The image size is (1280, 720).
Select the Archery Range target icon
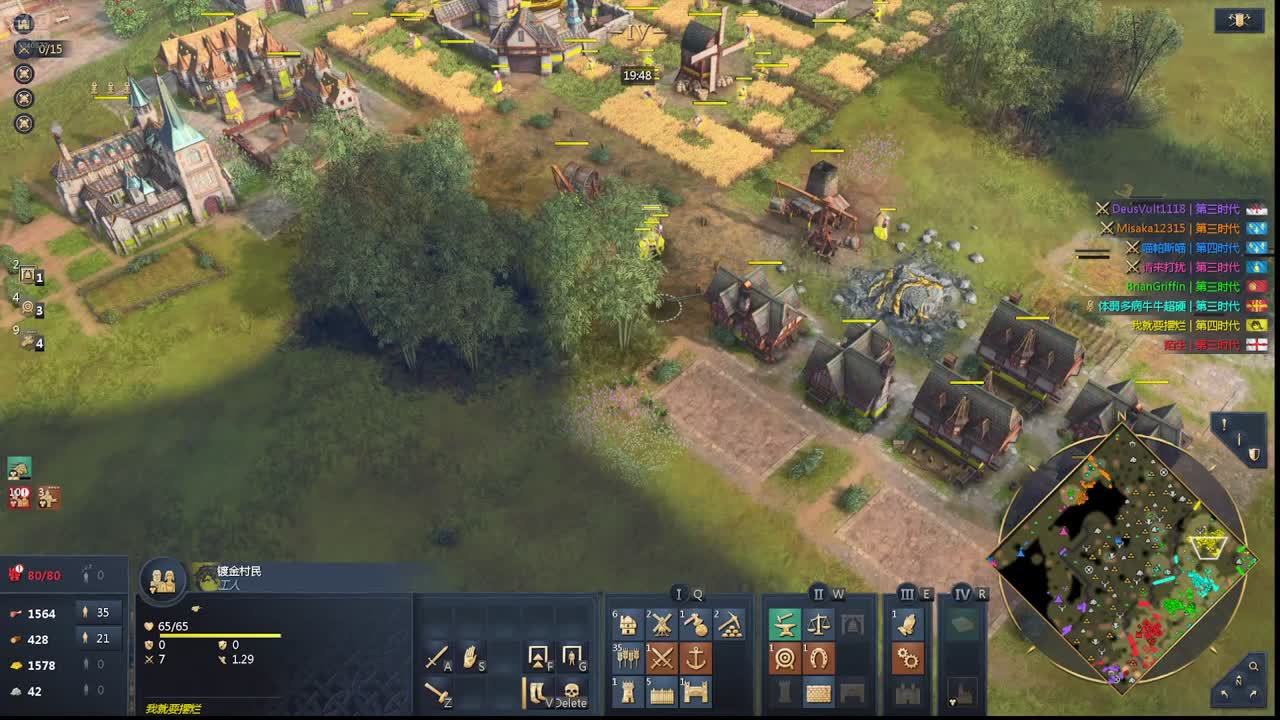point(784,658)
